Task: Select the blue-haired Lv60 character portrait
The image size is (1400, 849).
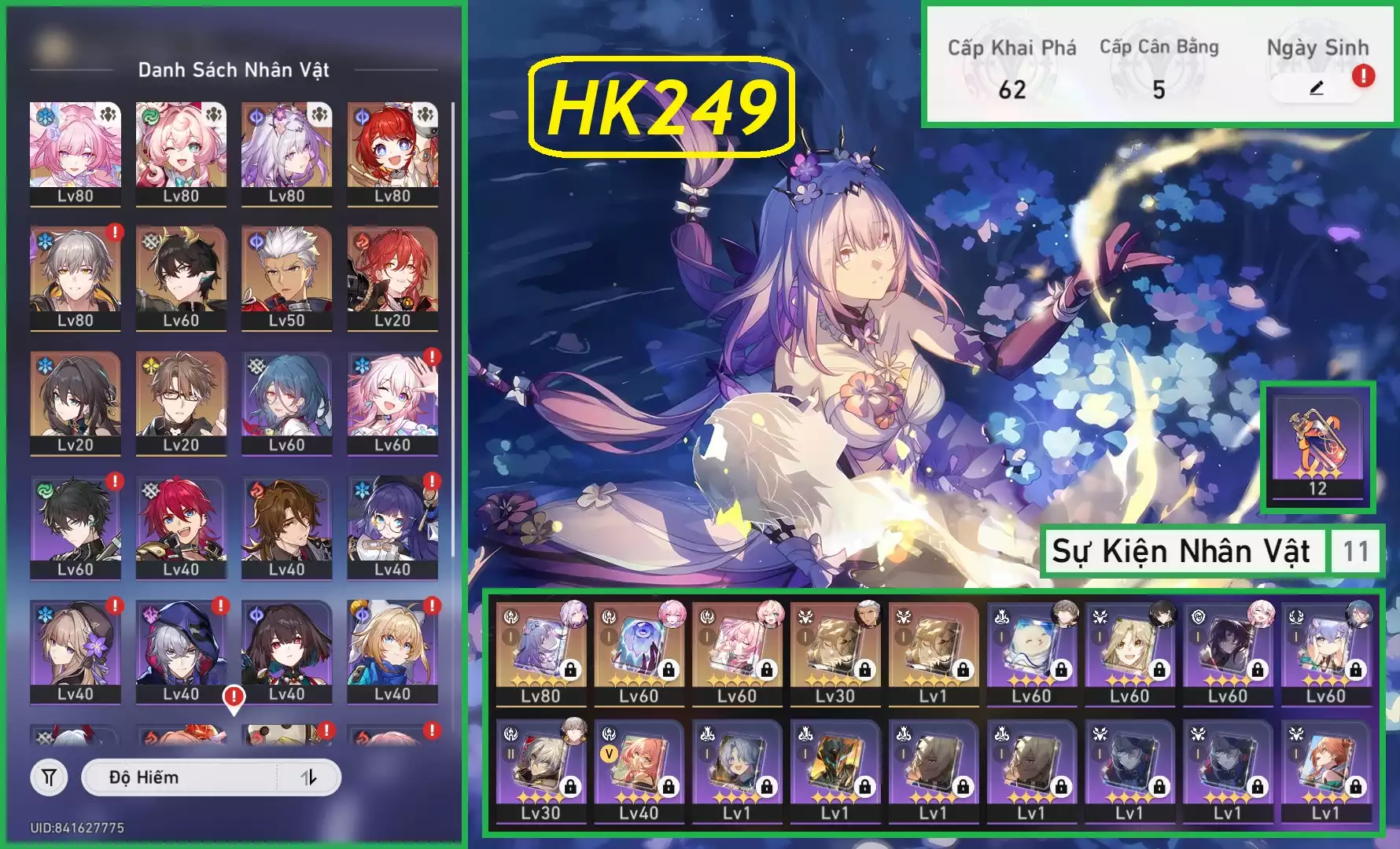Action: [x=286, y=402]
